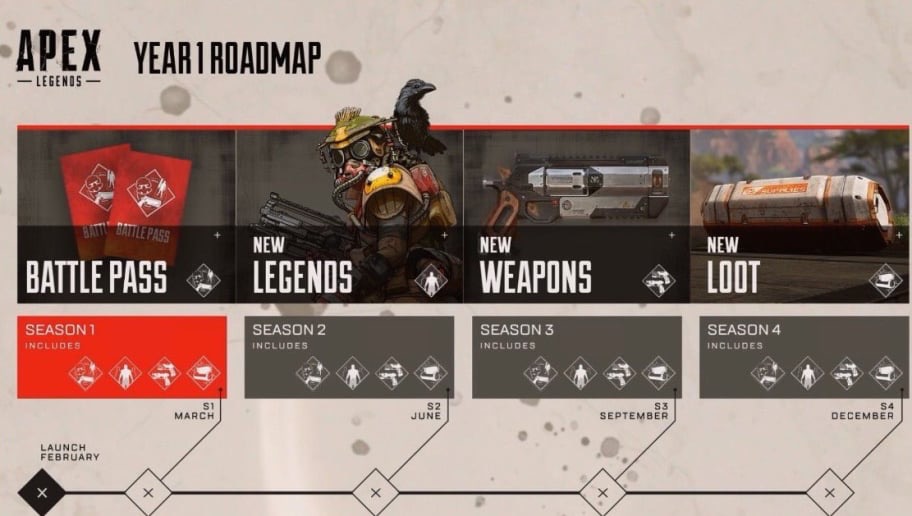
Task: Open the Season 4 box
Action: 804,357
